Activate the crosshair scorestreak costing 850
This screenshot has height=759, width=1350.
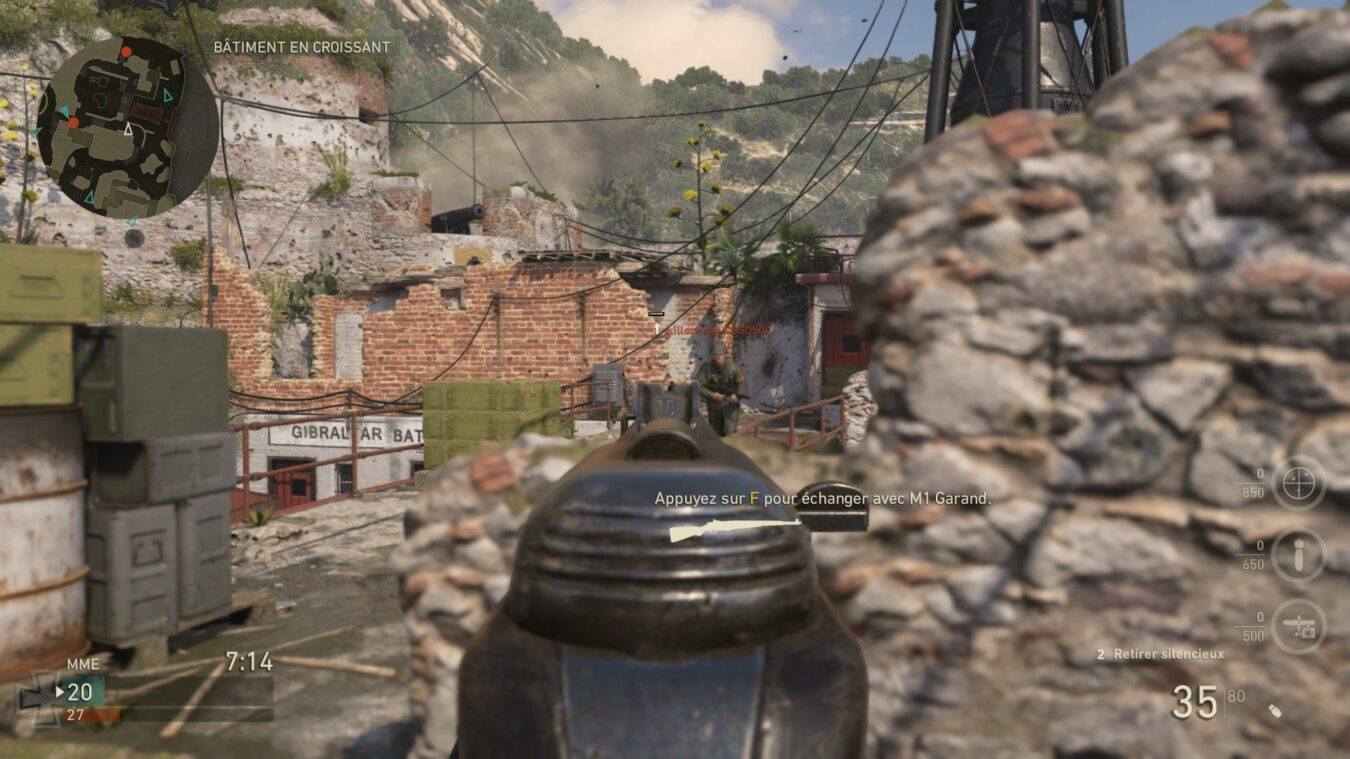click(x=1298, y=483)
